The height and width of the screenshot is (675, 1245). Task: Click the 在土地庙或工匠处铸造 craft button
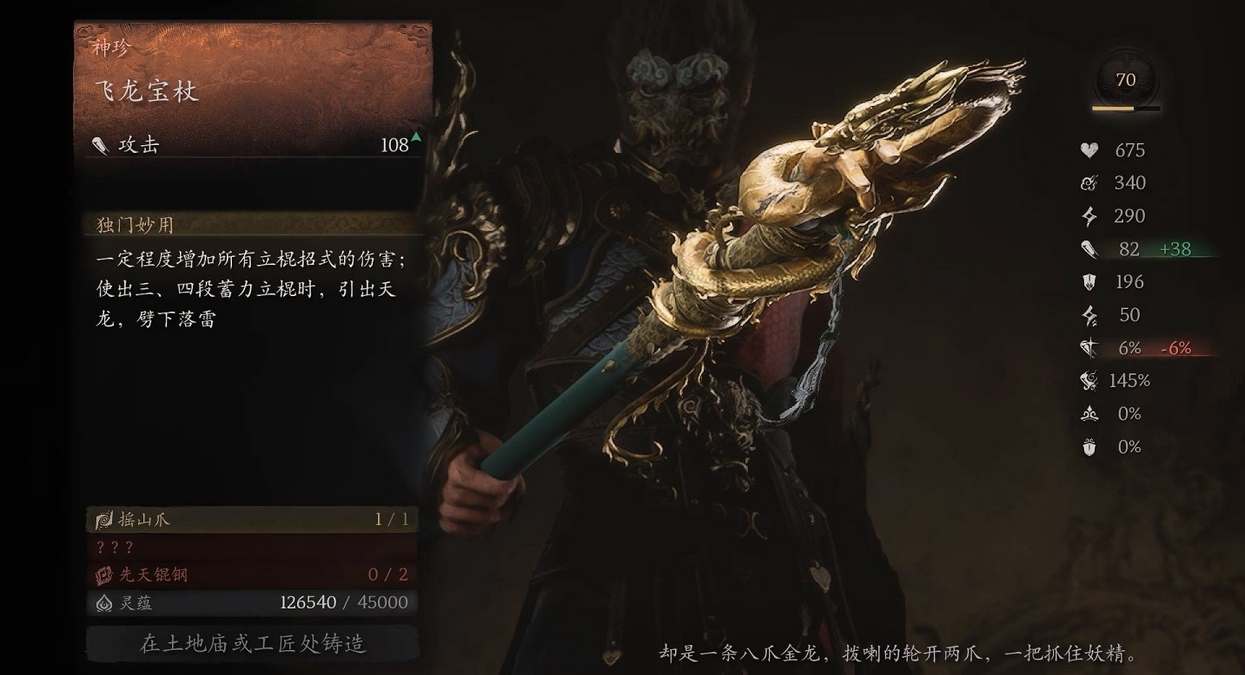pos(252,643)
